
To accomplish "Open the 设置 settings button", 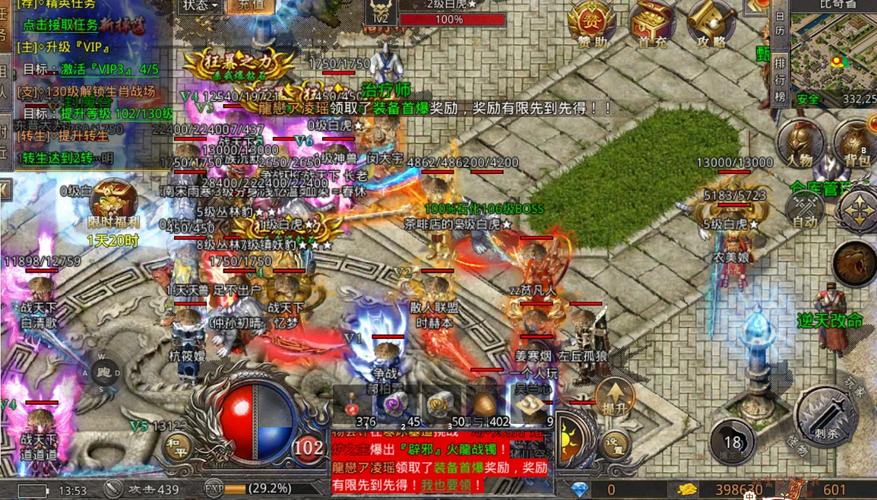I will pyautogui.click(x=615, y=440).
